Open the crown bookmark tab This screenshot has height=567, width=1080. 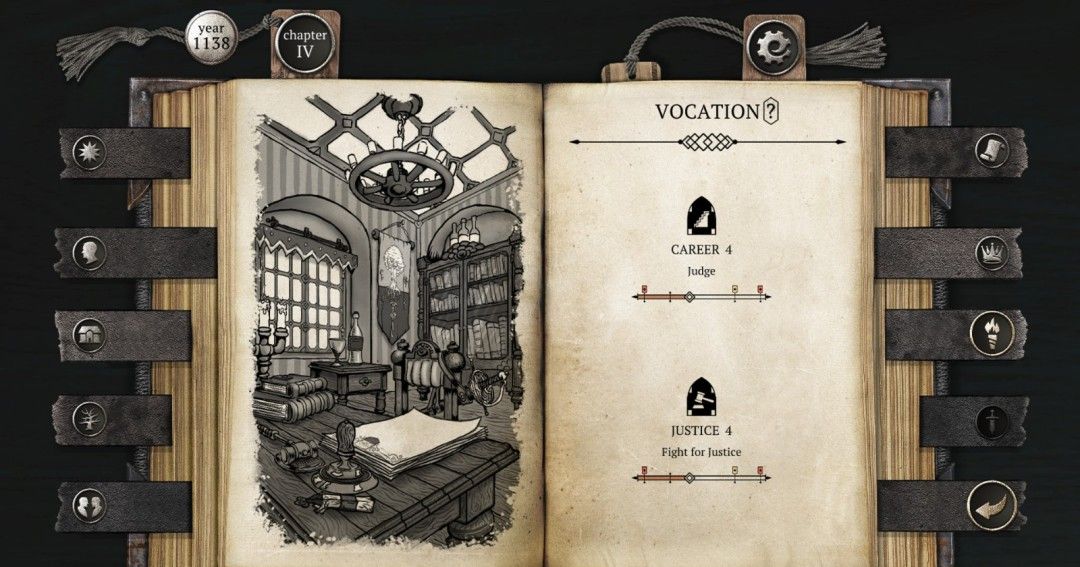991,251
